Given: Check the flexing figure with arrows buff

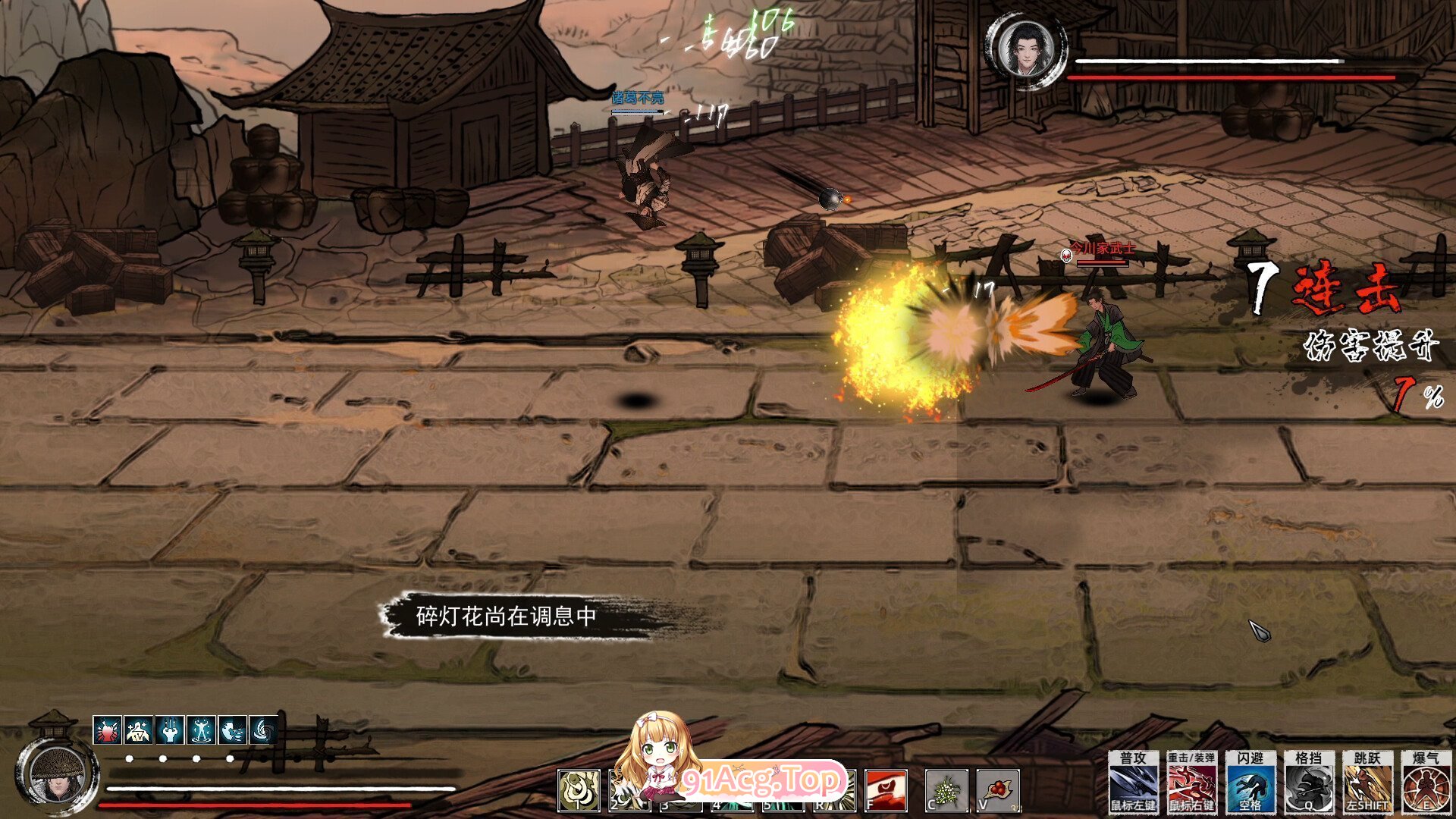Looking at the screenshot, I should [170, 731].
